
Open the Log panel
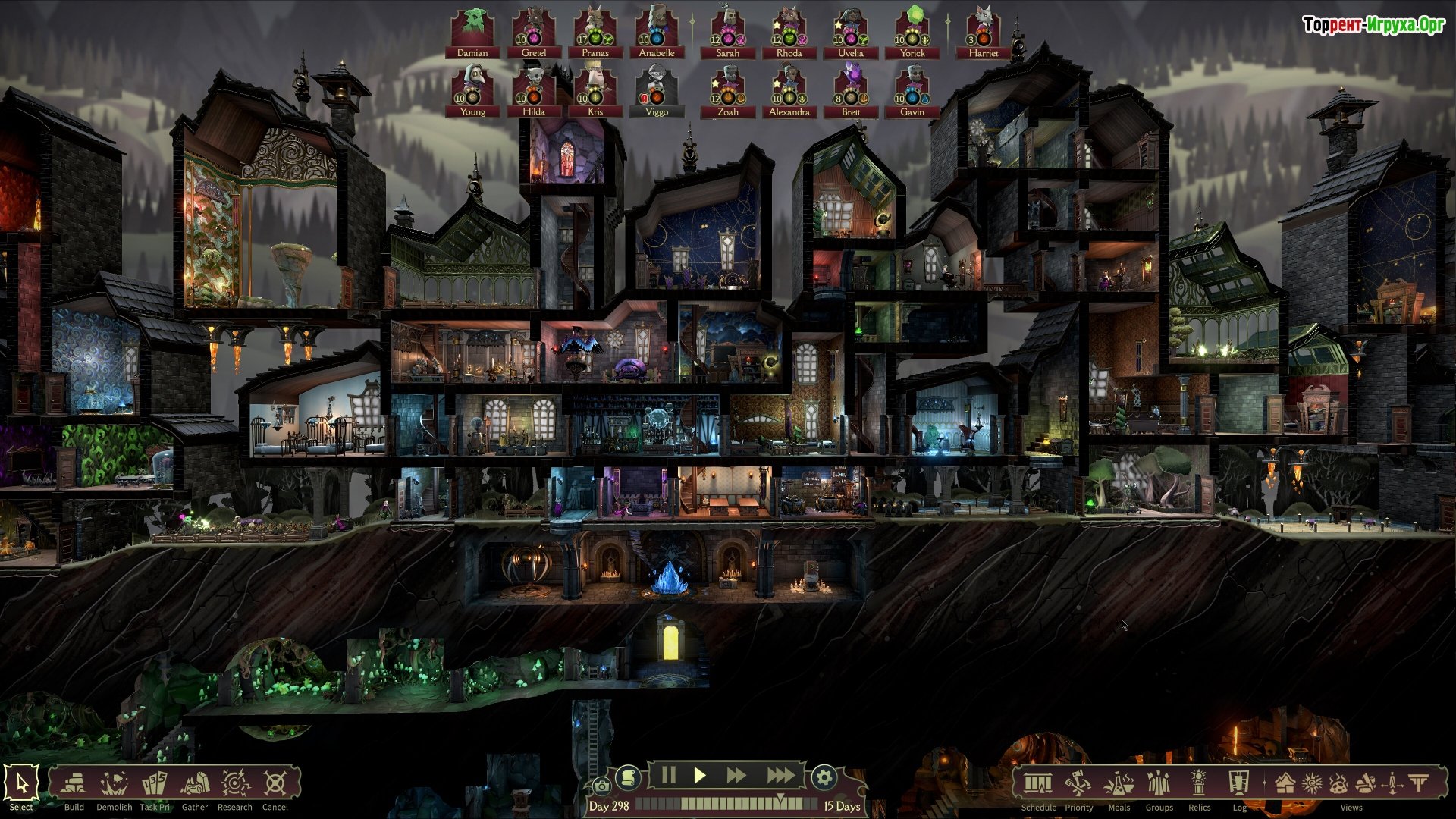click(1239, 783)
